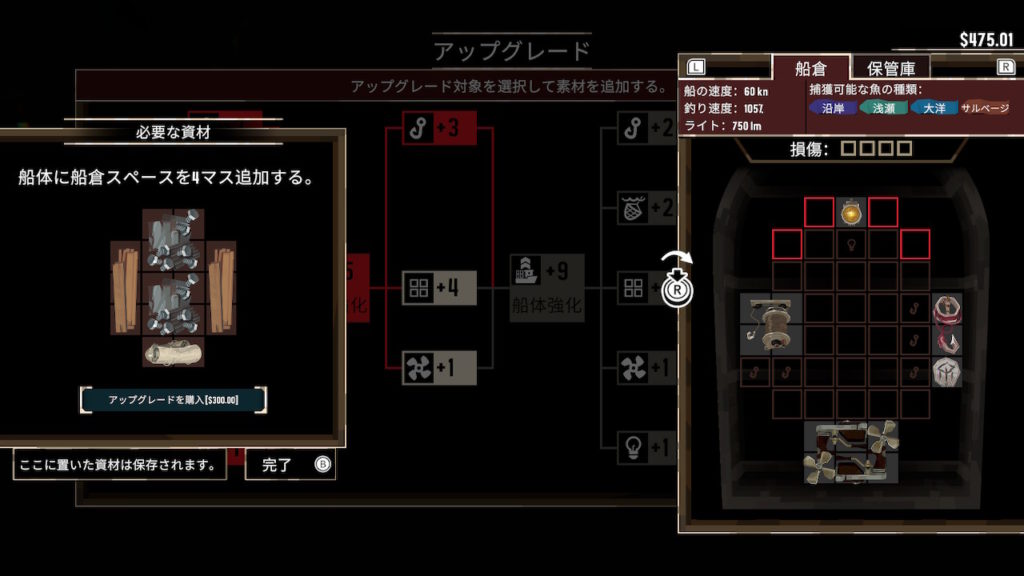Select the 船体強化 +9 hull upgrade node
Viewport: 1024px width, 576px height.
tap(547, 286)
